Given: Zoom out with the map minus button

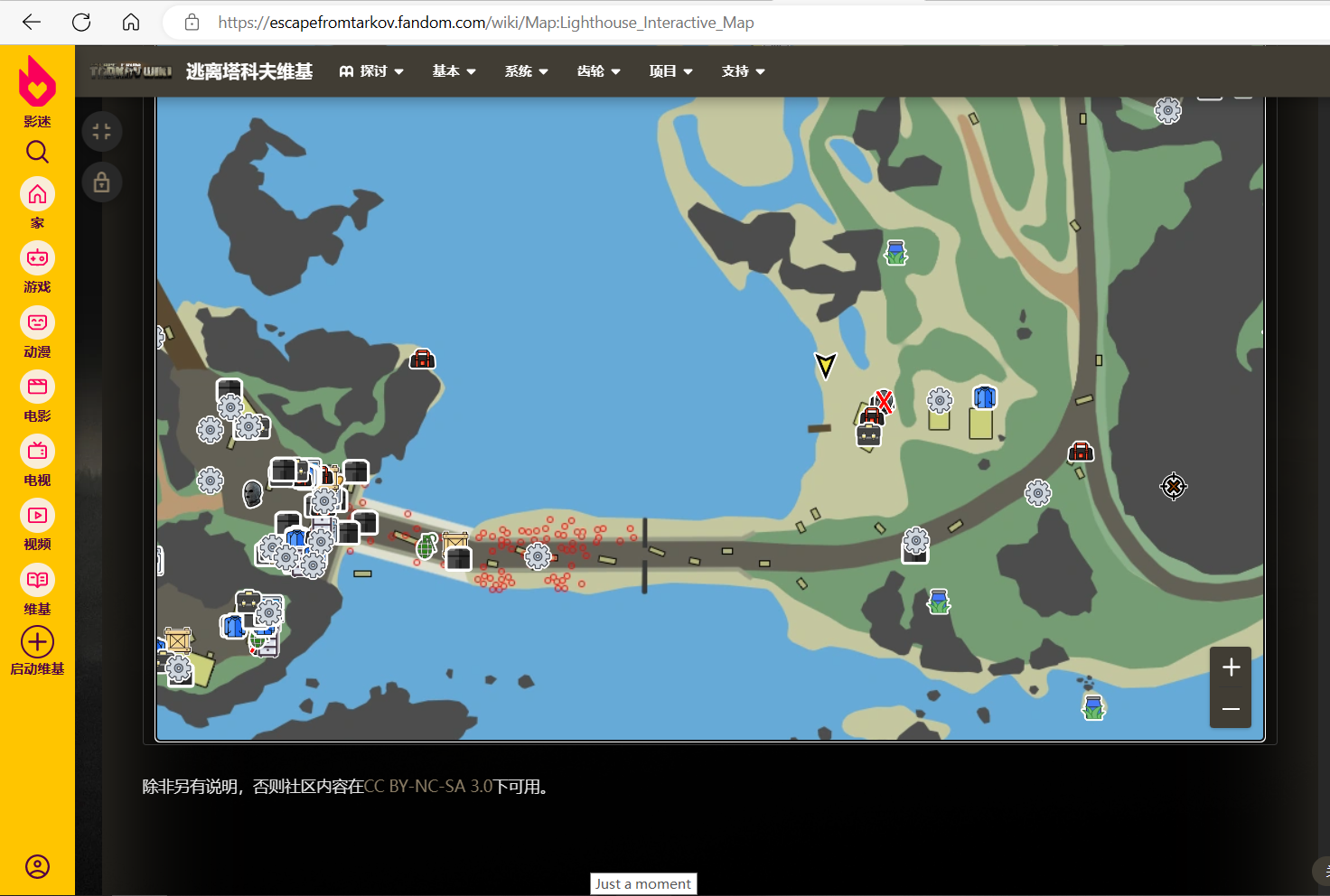Looking at the screenshot, I should (1231, 709).
